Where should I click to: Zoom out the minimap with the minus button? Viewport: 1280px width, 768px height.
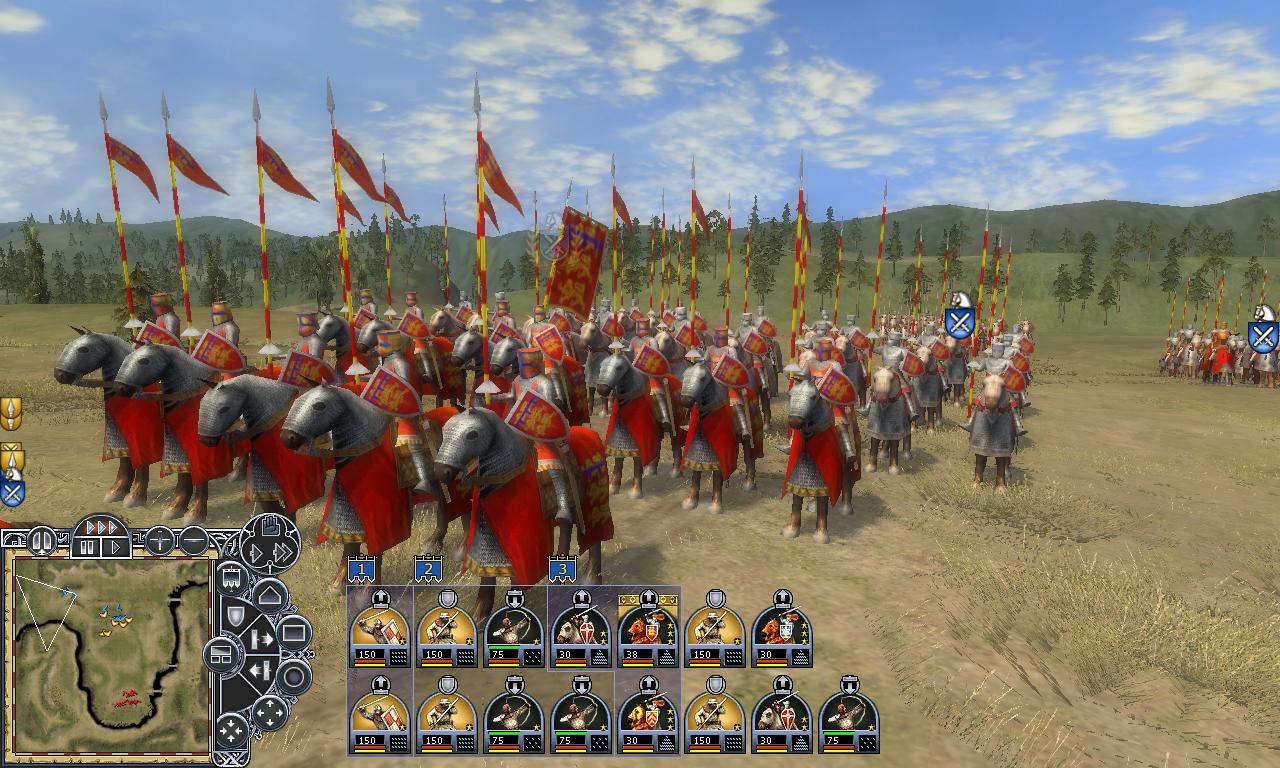coord(193,541)
